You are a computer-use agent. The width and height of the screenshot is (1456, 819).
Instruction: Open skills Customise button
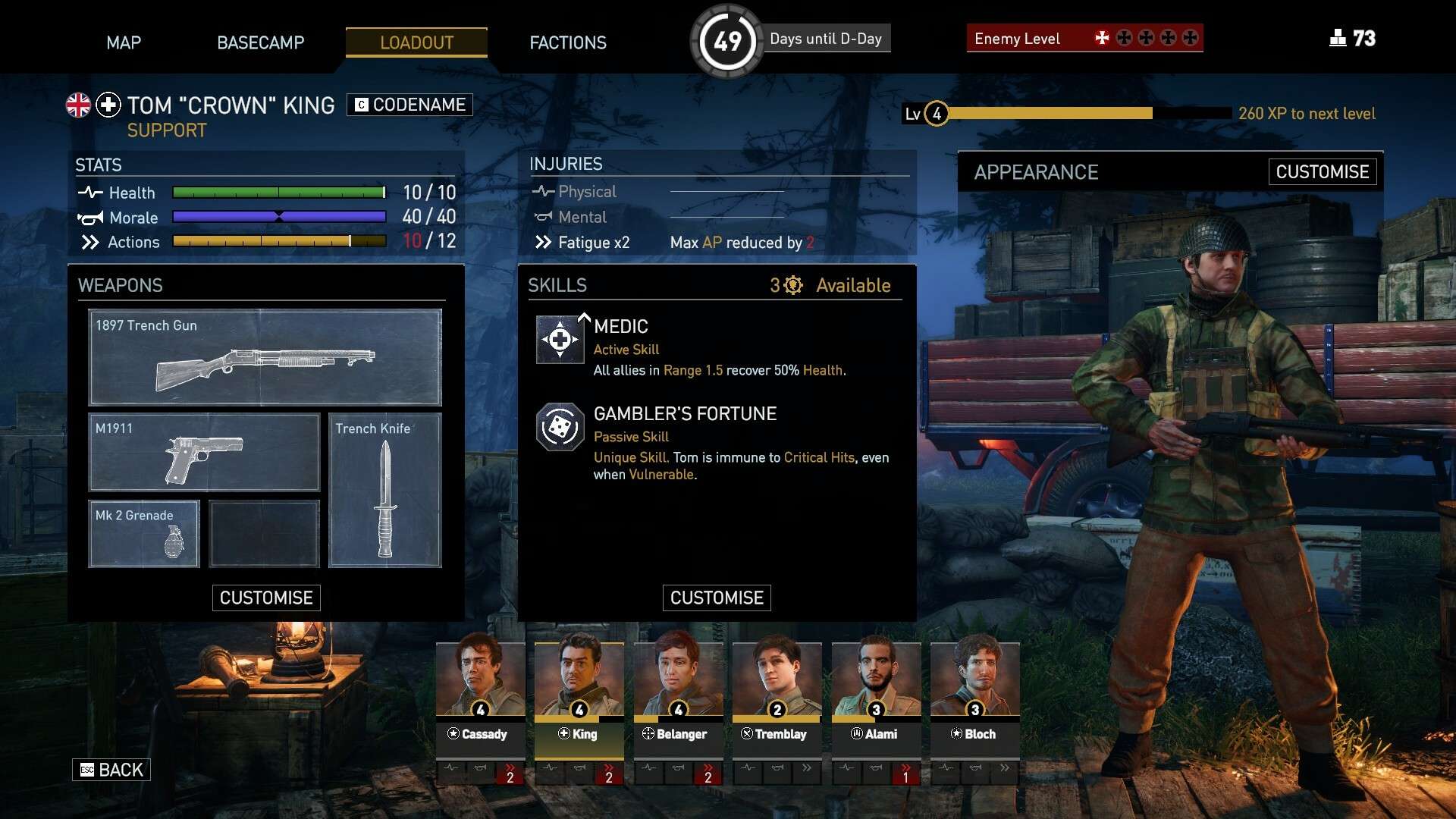coord(717,598)
